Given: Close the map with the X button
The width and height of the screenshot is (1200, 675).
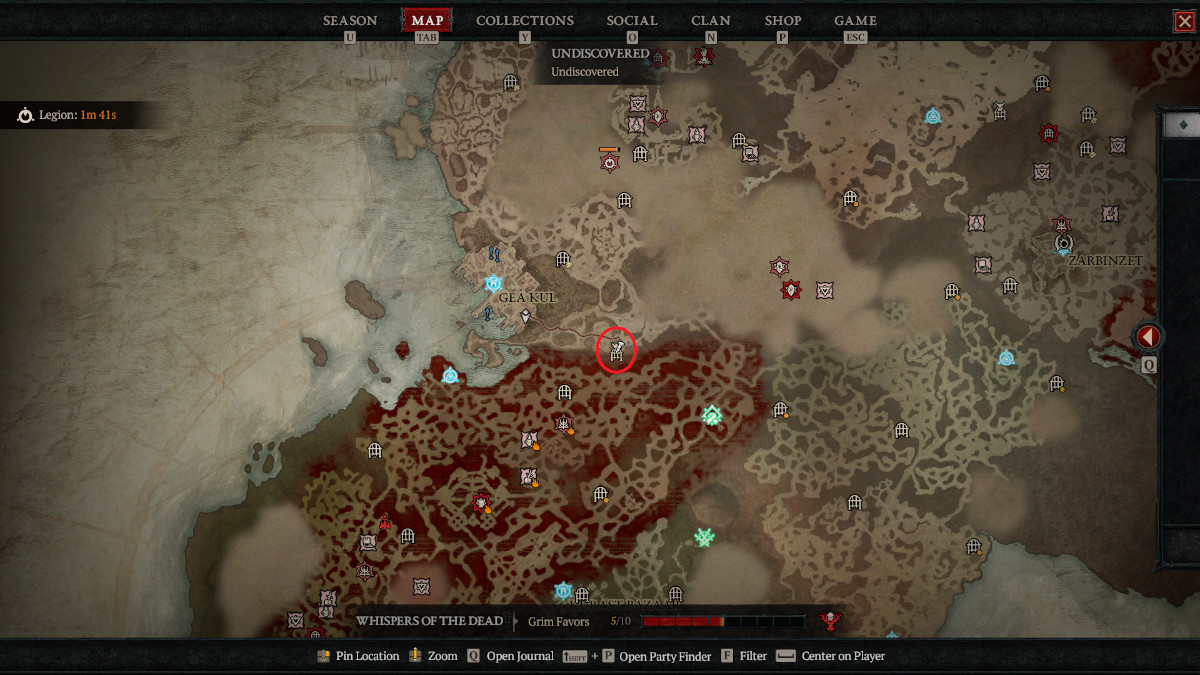Looking at the screenshot, I should click(x=1184, y=20).
